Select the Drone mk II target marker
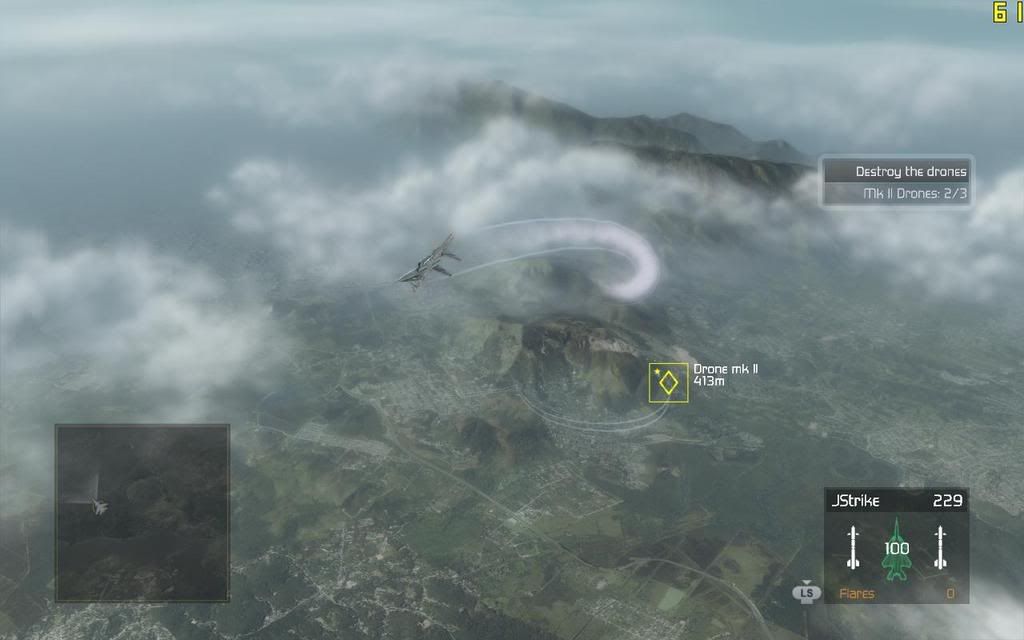 668,382
